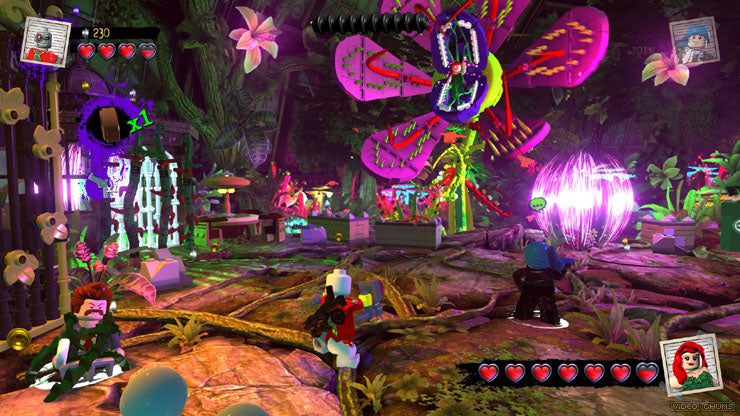Click the blue-haired character mugshot portrait
This screenshot has height=416, width=740.
[x=693, y=43]
